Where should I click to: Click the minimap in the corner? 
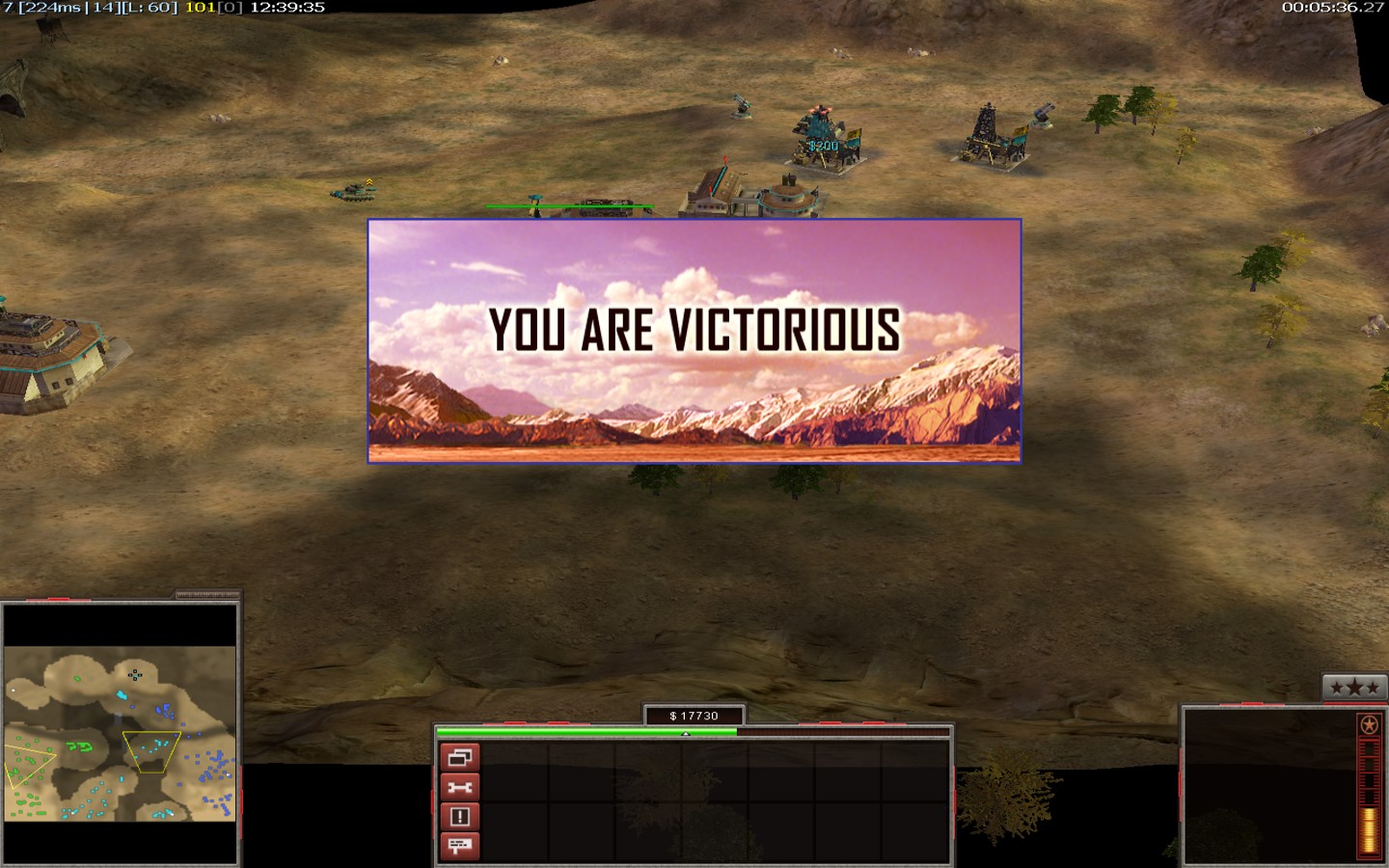coord(121,734)
